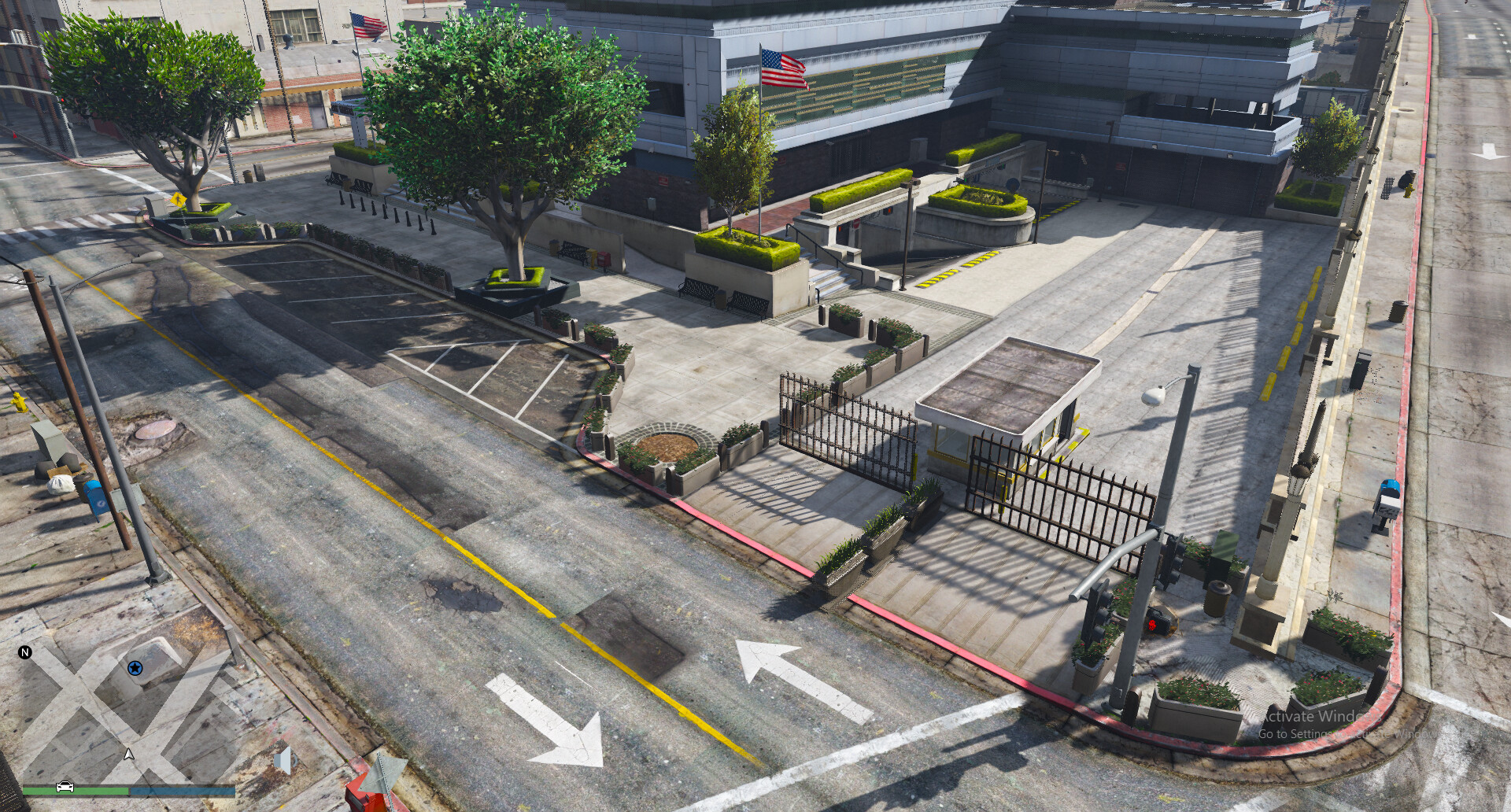Click the fire hydrant on the left sidewalk

point(19,403)
